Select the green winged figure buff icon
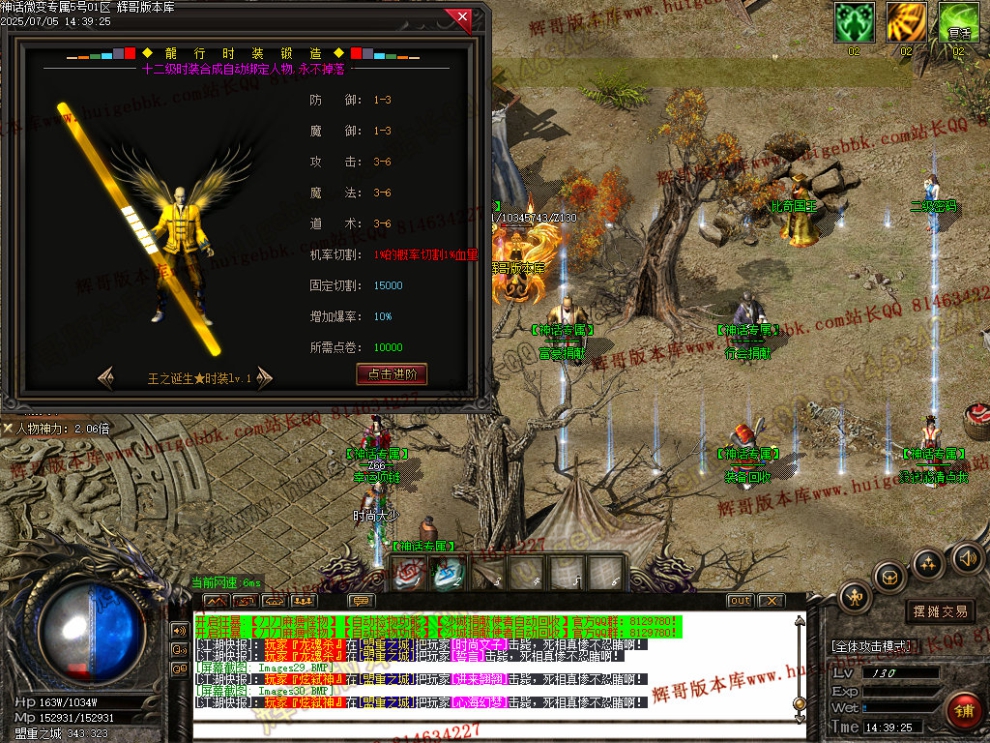Screen dimensions: 990x743 854,22
